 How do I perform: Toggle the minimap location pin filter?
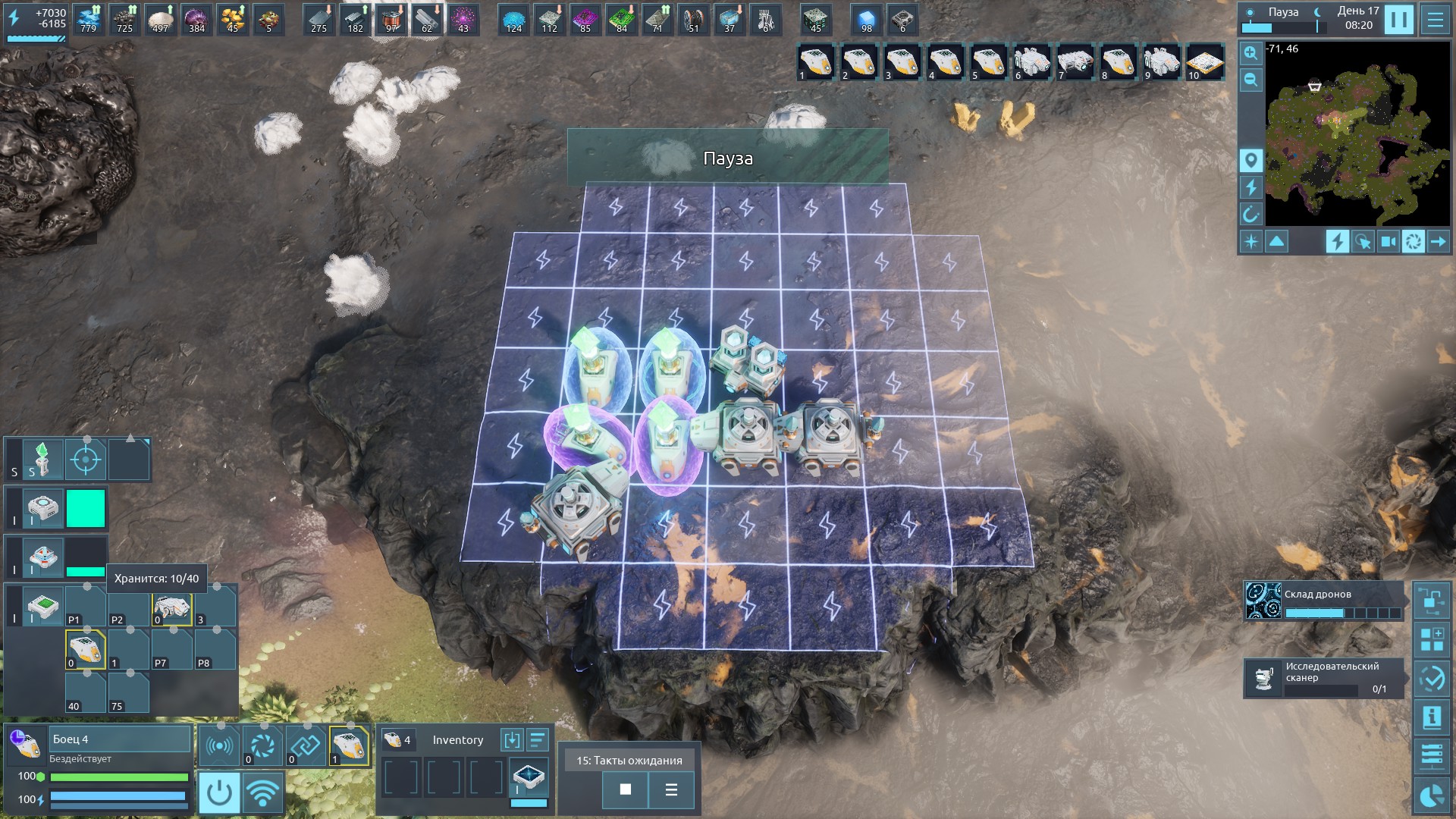point(1250,161)
